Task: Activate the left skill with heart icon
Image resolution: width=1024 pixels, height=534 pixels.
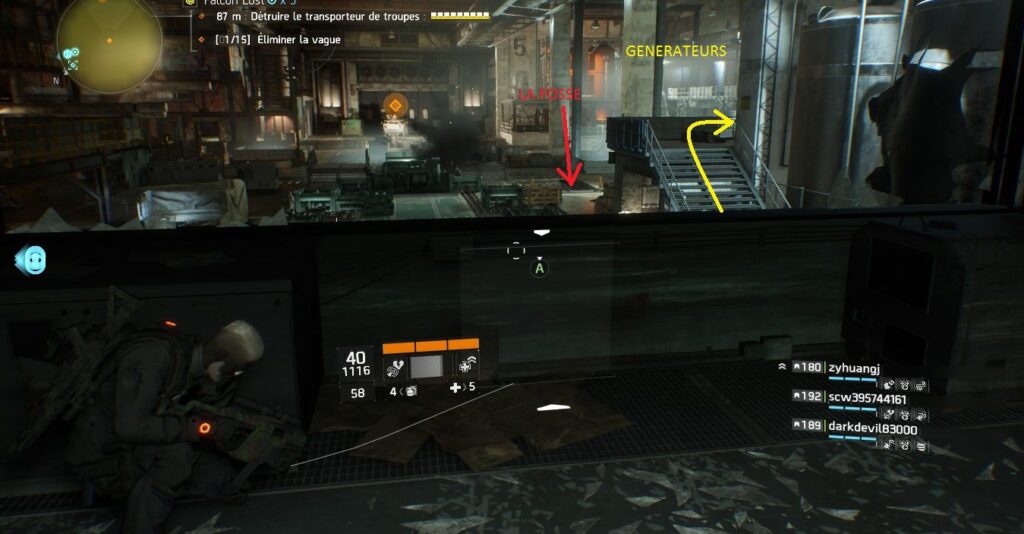Action: click(396, 367)
